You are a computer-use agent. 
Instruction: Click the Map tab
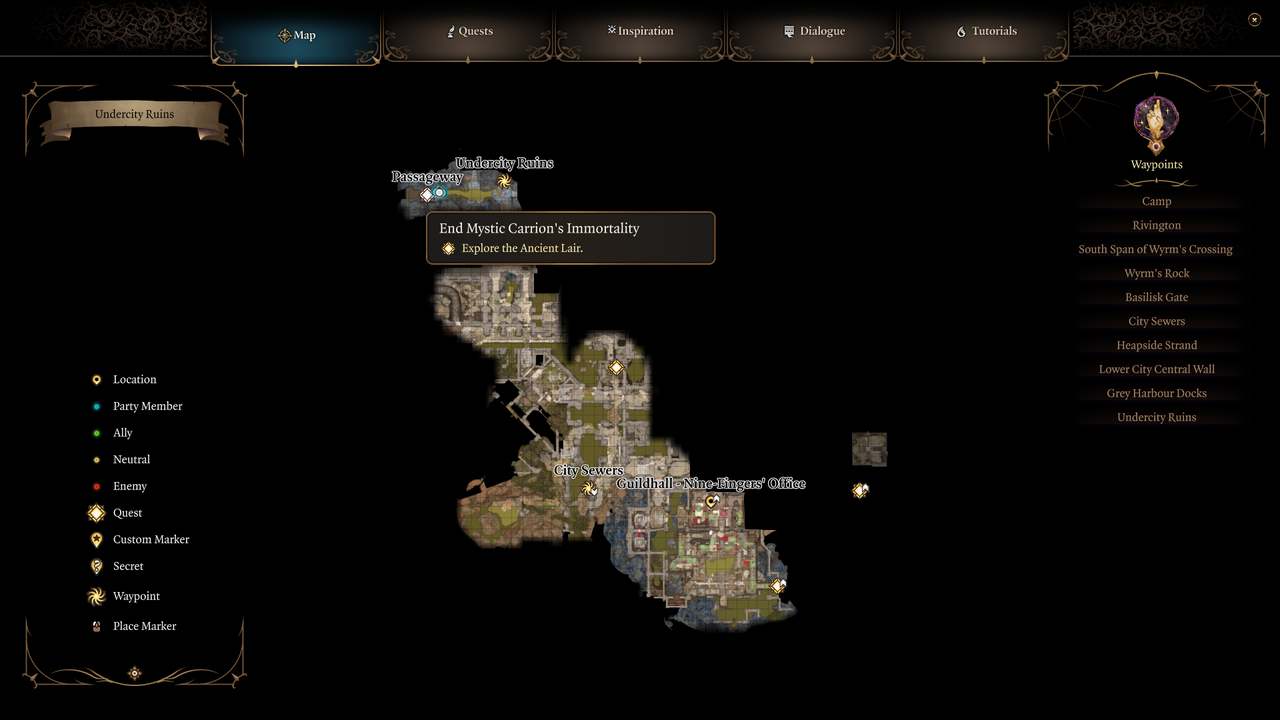(x=297, y=35)
